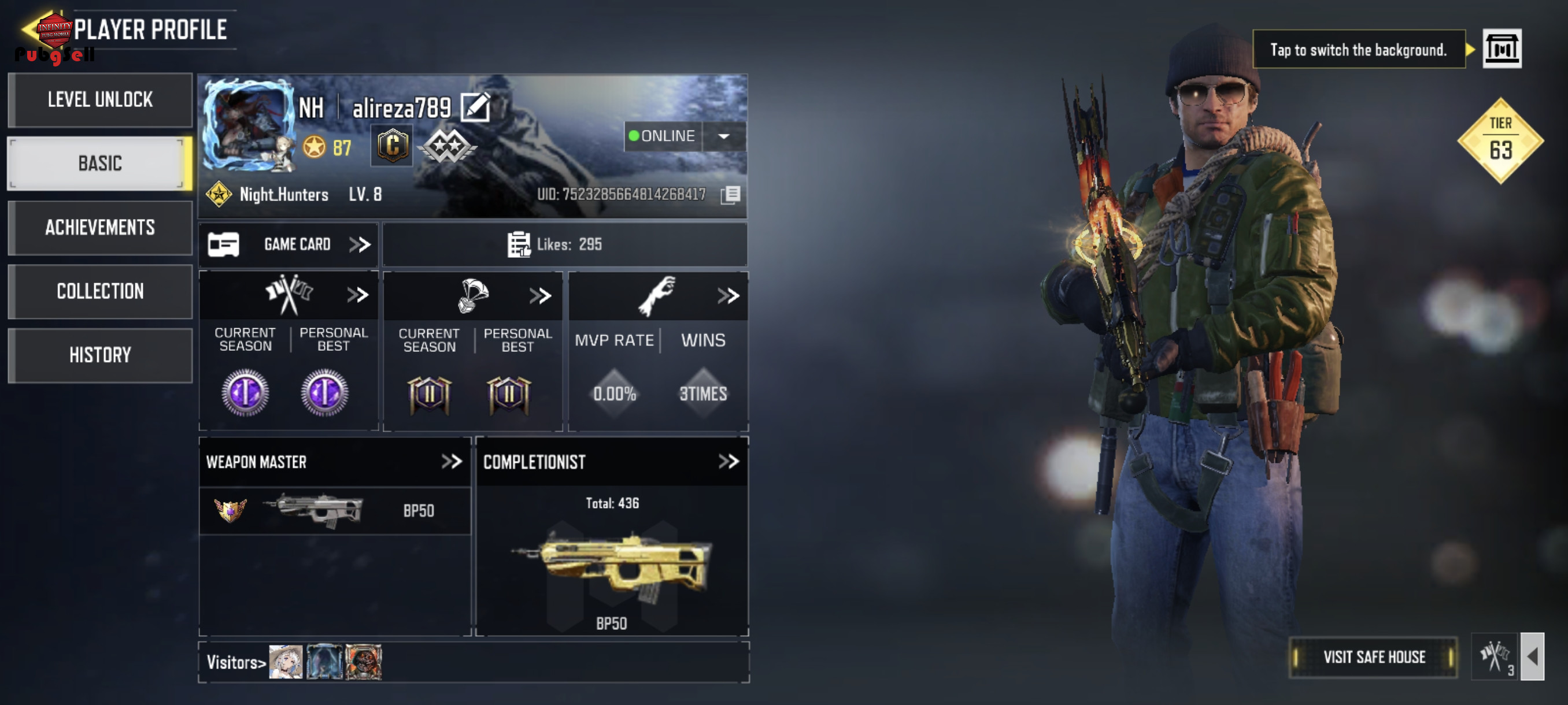1568x705 pixels.
Task: Copy the UID to clipboard
Action: pyautogui.click(x=730, y=195)
